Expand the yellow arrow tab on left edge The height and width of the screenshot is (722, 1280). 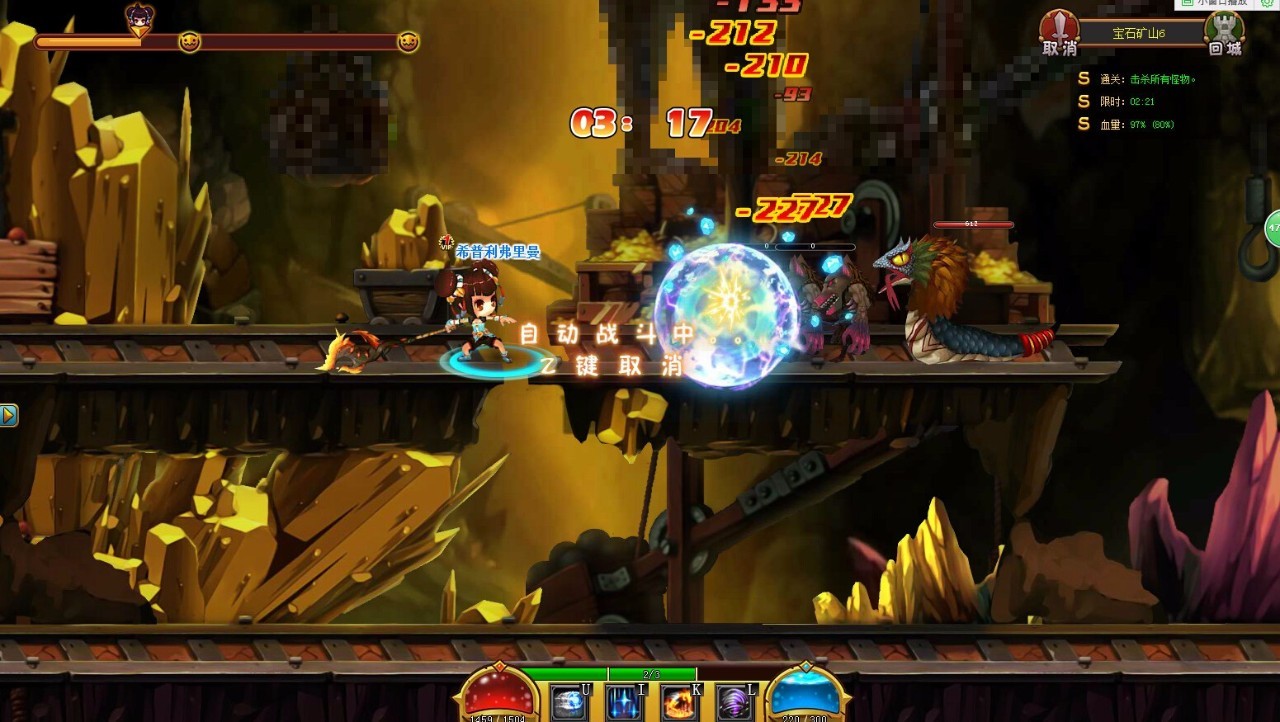click(x=8, y=415)
